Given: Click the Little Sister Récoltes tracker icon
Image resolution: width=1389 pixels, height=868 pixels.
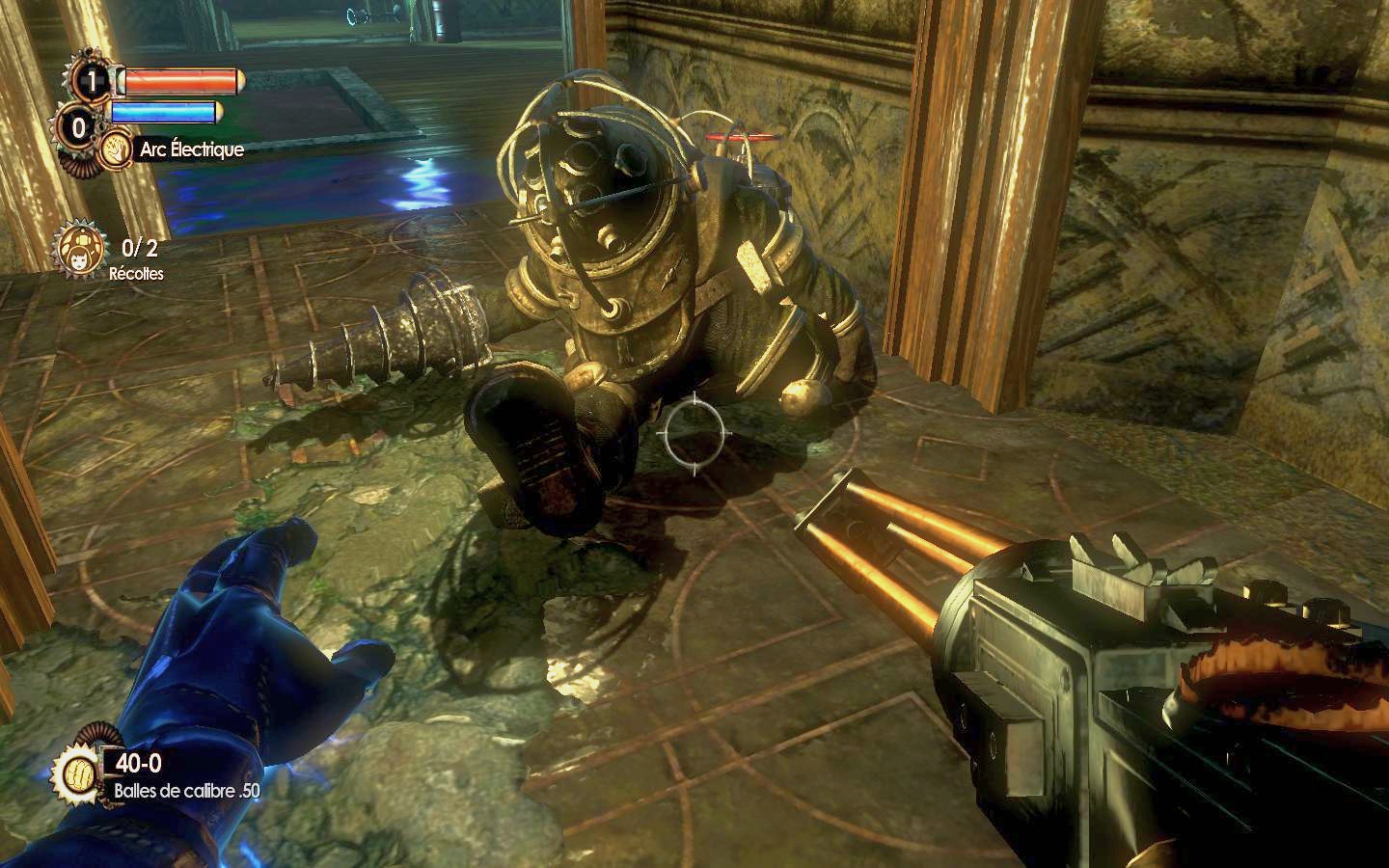Looking at the screenshot, I should pos(75,247).
